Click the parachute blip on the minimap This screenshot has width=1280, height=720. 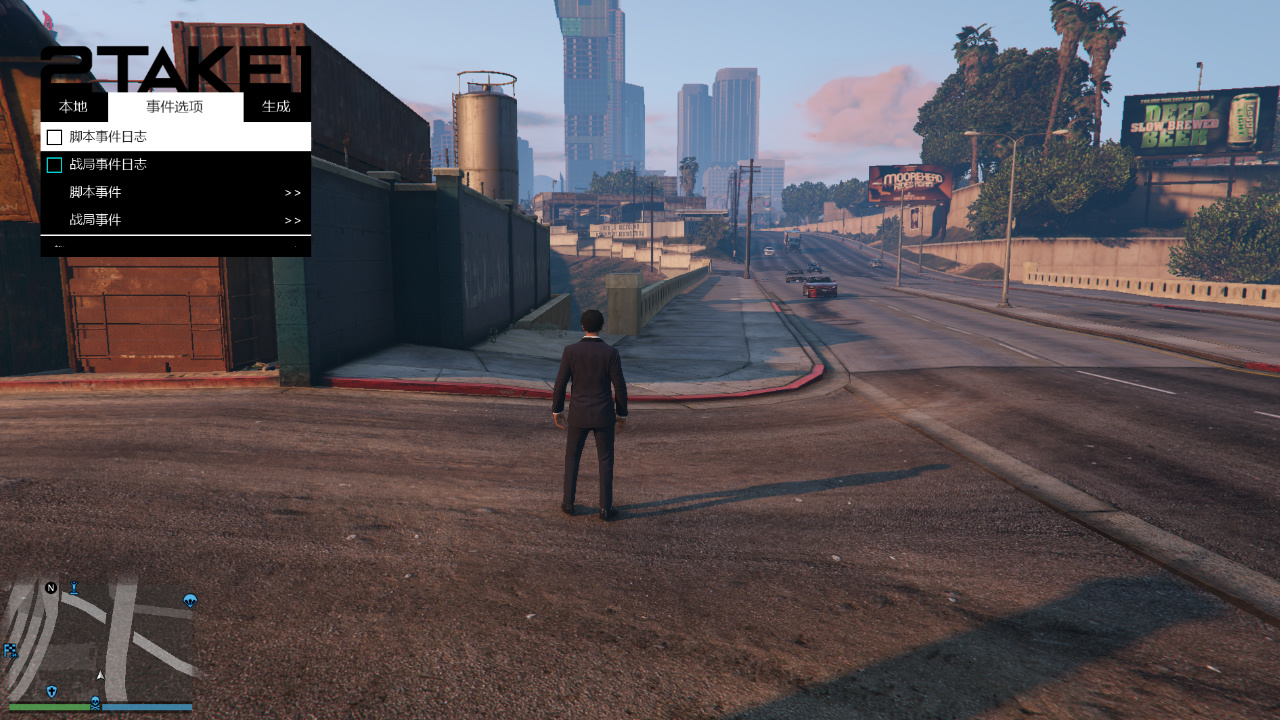[x=190, y=601]
